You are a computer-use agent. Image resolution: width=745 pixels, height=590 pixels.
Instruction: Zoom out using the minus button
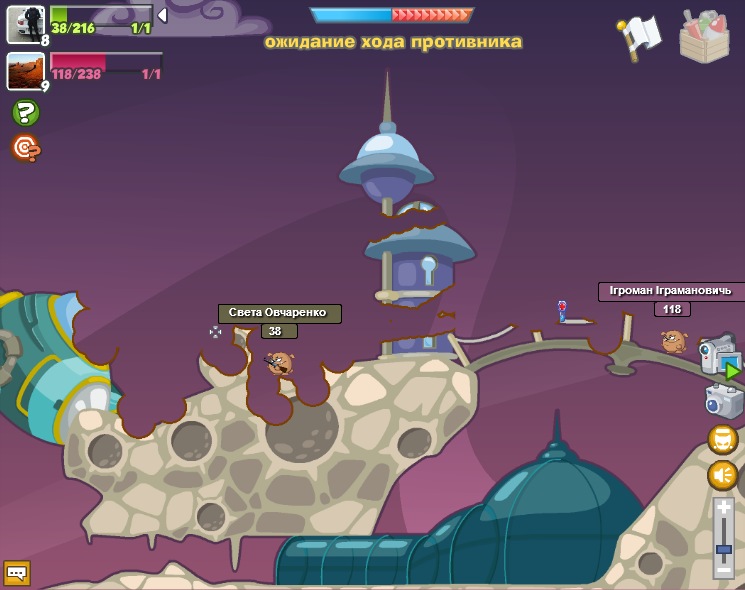pos(724,570)
